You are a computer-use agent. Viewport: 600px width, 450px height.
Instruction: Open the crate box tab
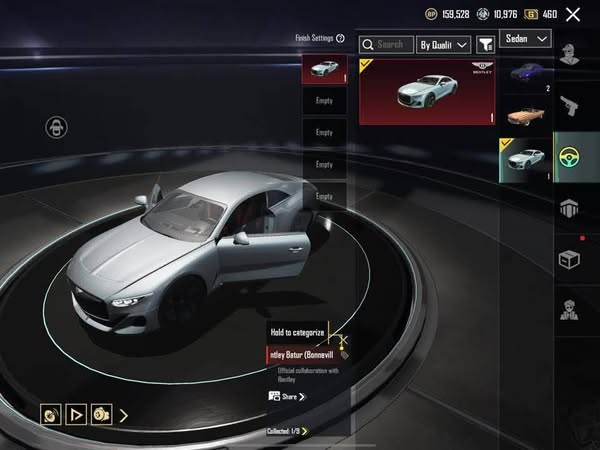[571, 259]
